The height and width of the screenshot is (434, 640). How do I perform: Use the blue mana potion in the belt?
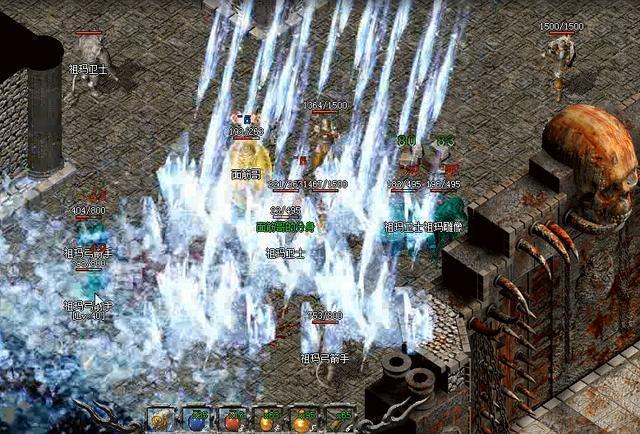click(196, 420)
